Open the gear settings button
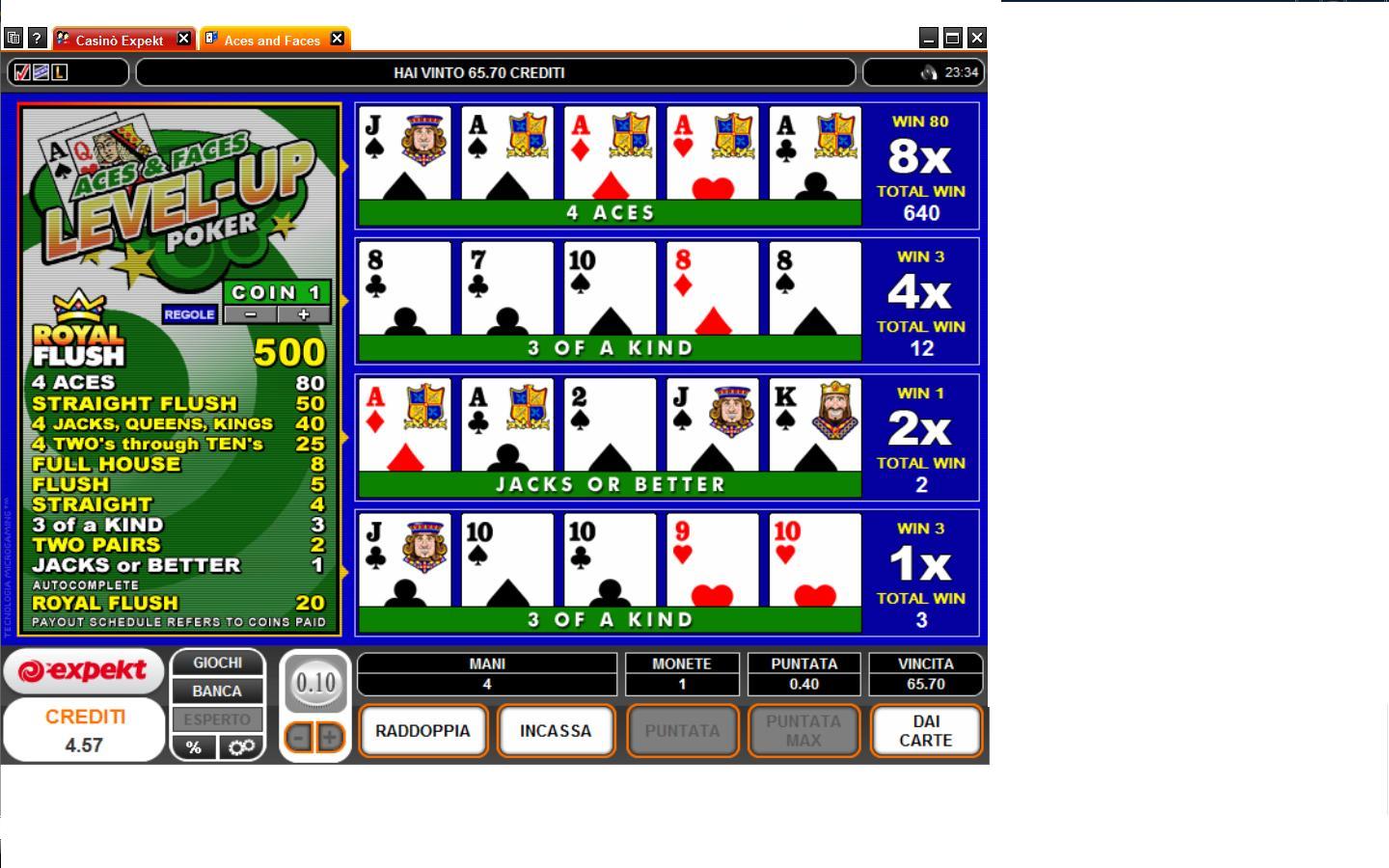The image size is (1389, 868). point(241,747)
